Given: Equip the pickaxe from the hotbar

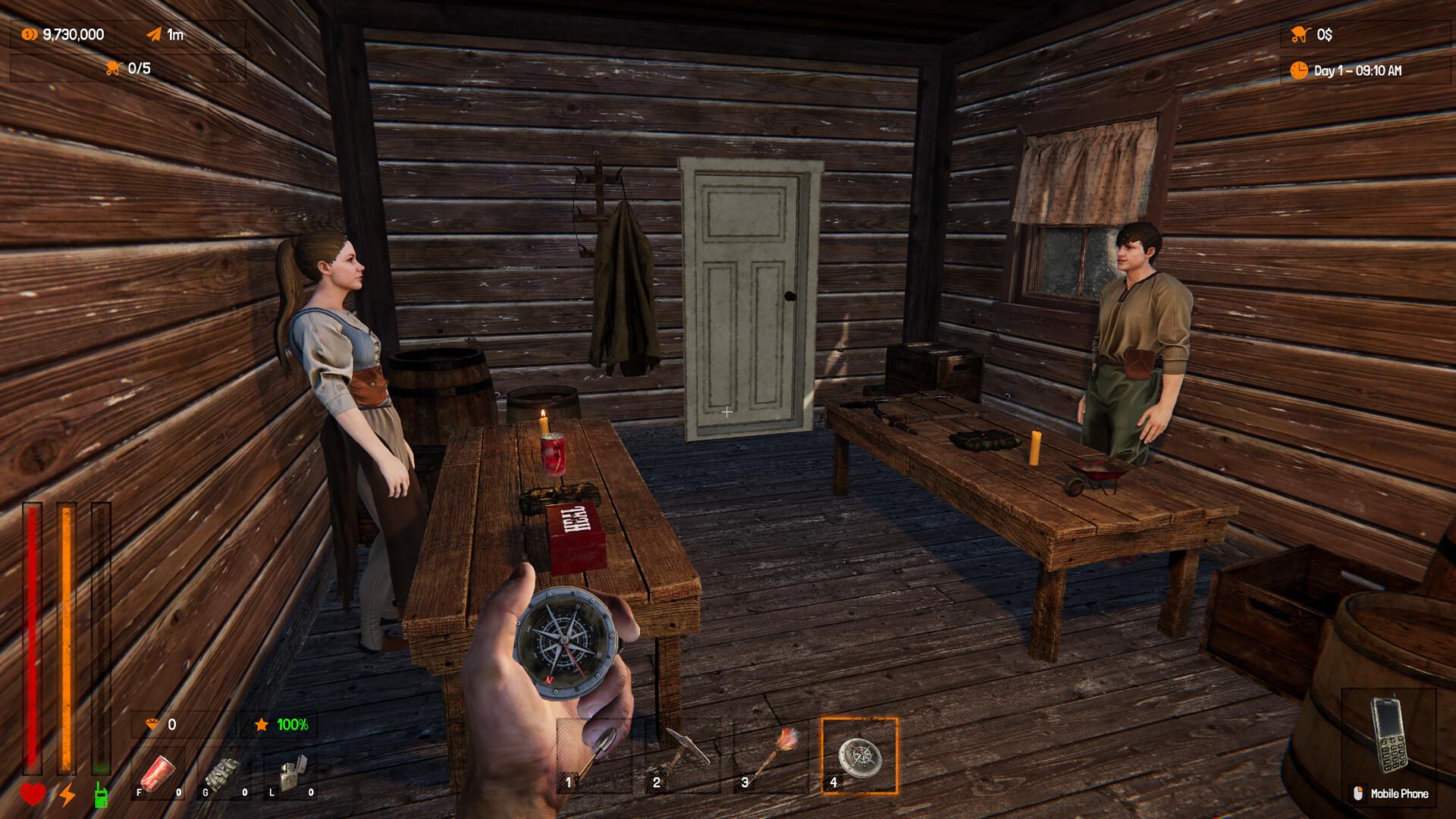Looking at the screenshot, I should 682,755.
